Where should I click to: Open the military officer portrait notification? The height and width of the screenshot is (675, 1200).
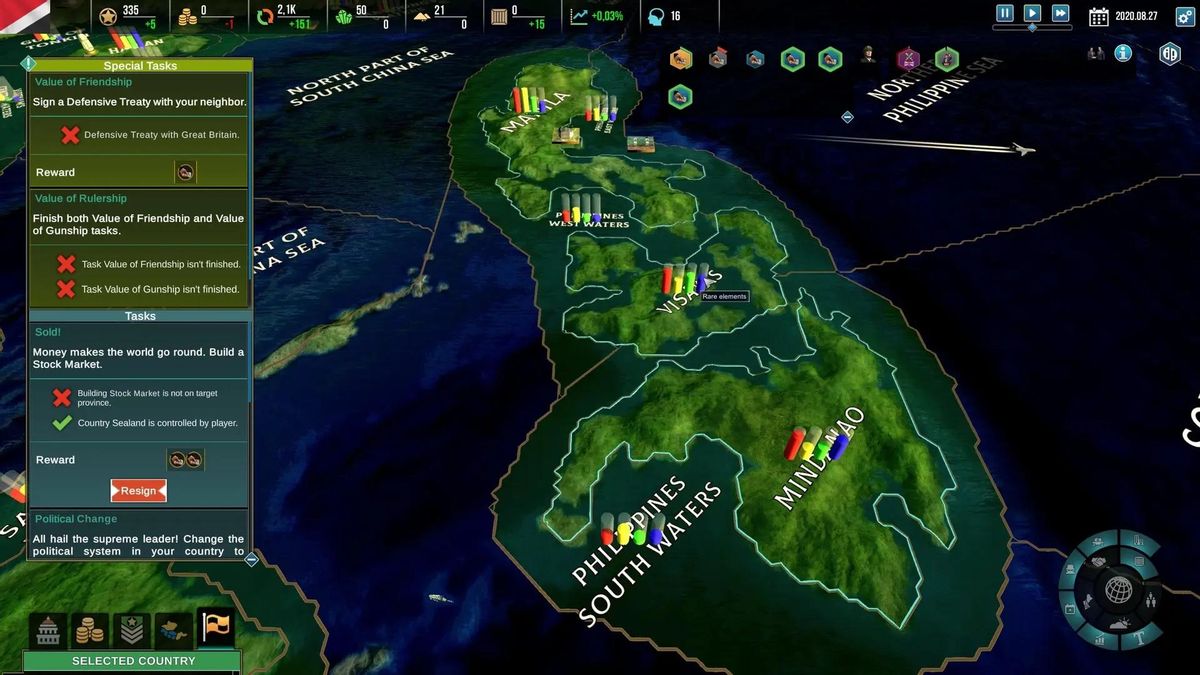click(868, 57)
